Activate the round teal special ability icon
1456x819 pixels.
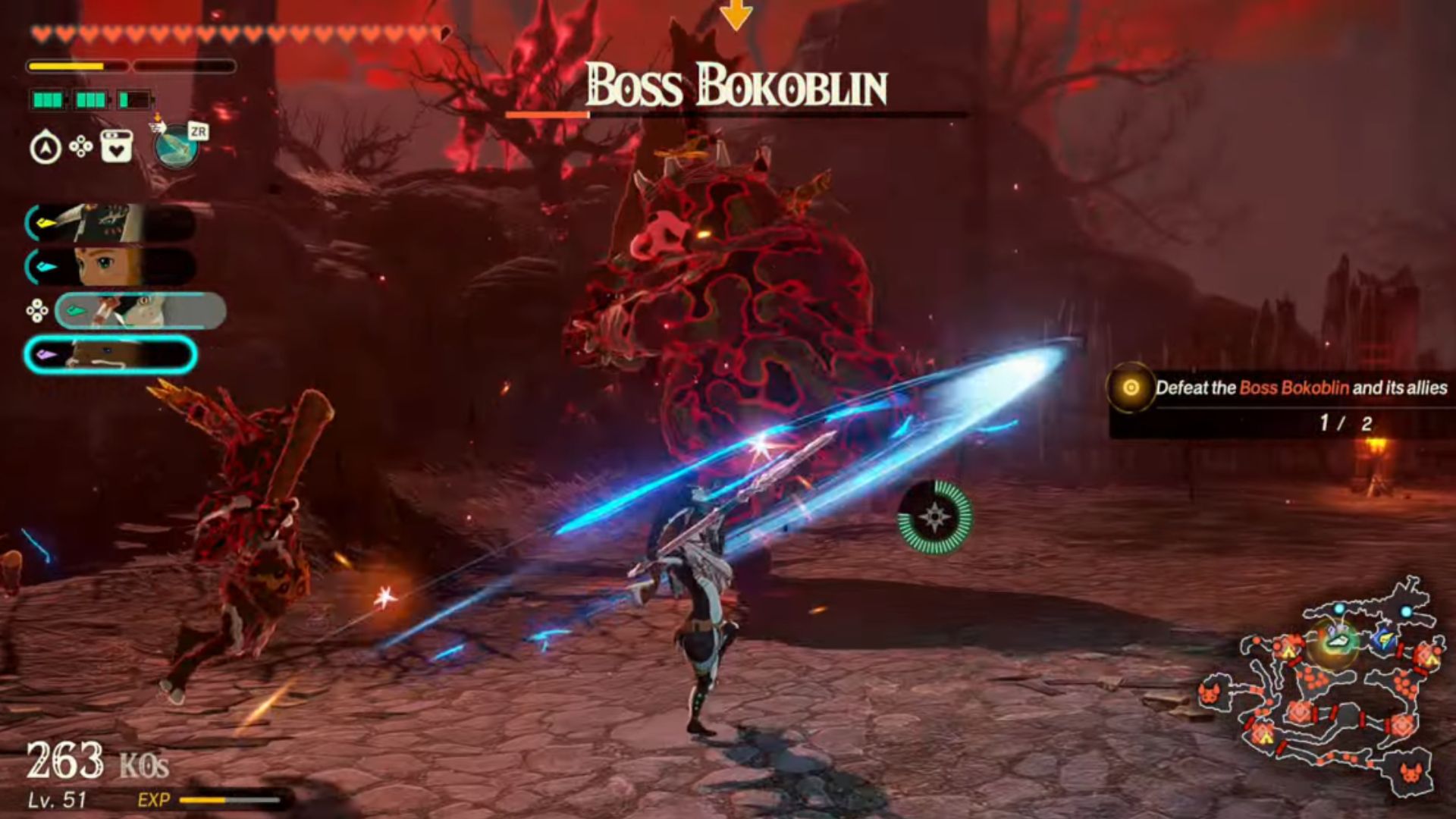coord(176,147)
